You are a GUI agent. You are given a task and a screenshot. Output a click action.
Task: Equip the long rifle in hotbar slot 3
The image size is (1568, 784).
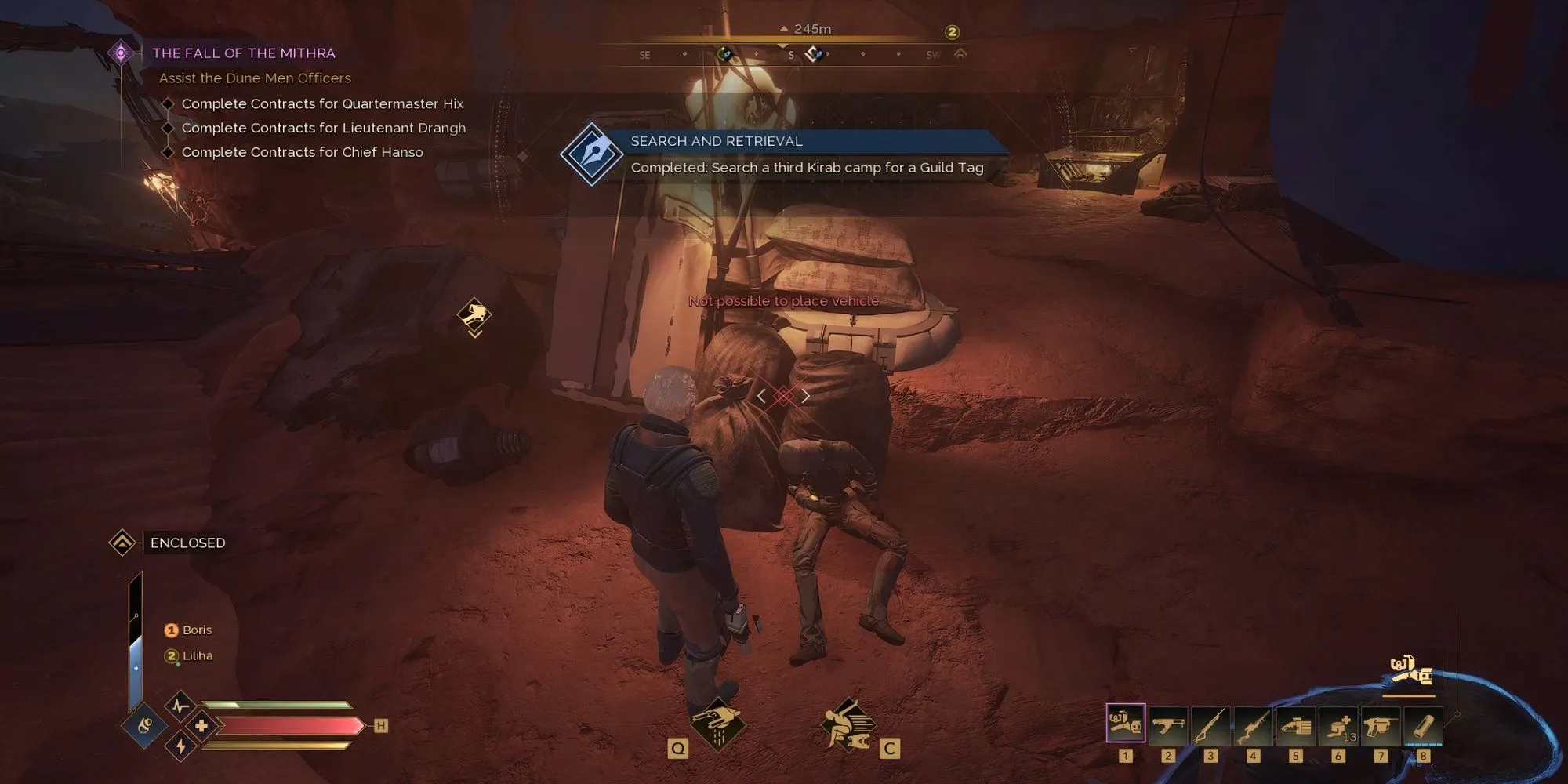point(1210,725)
